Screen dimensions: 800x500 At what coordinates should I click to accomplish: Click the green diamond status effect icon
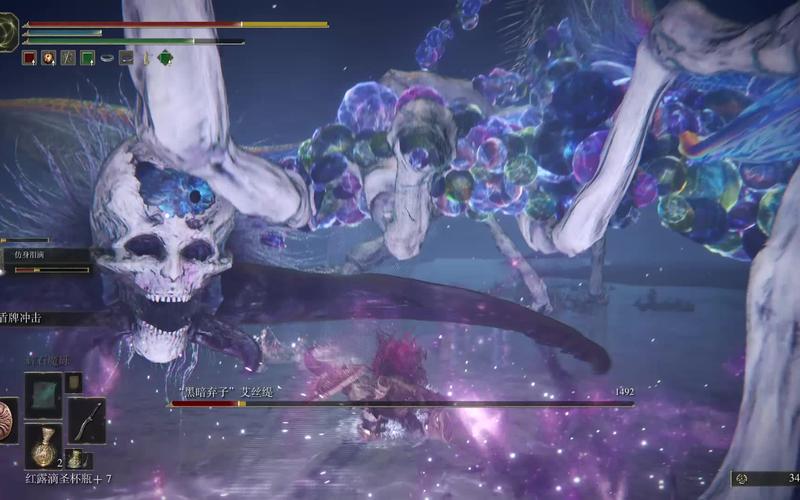point(165,58)
